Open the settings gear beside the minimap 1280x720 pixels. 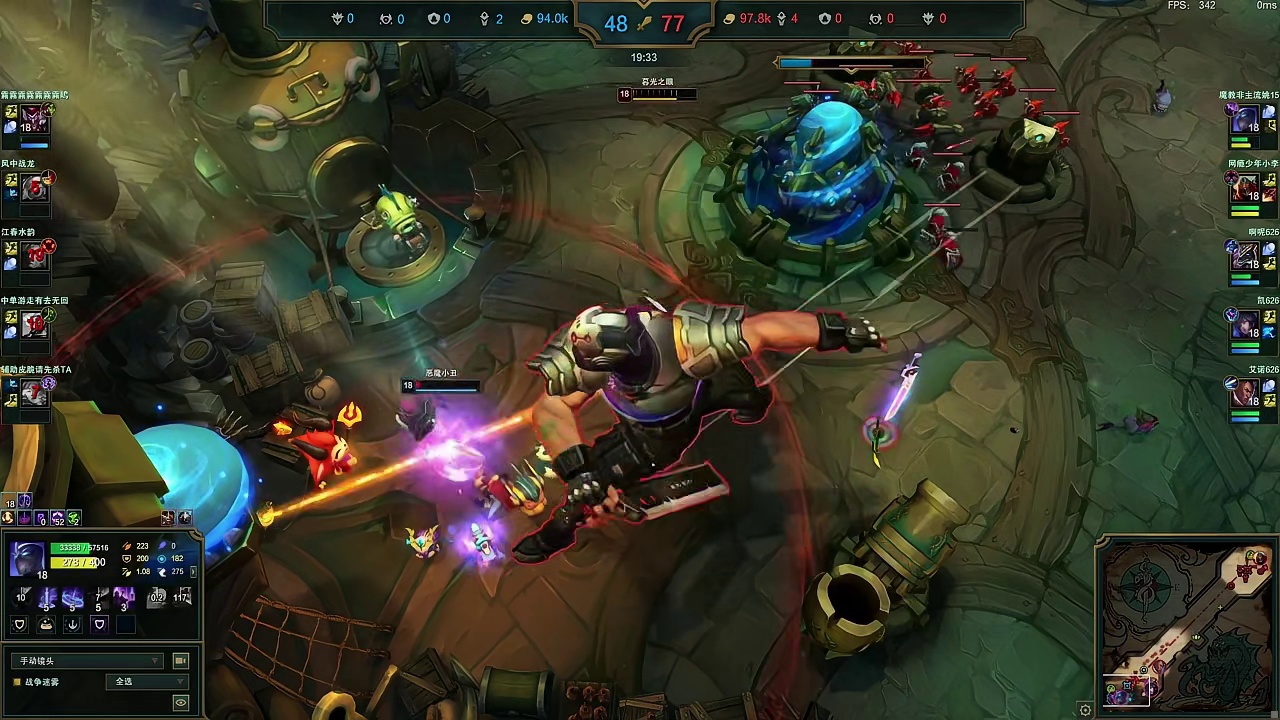[1086, 710]
